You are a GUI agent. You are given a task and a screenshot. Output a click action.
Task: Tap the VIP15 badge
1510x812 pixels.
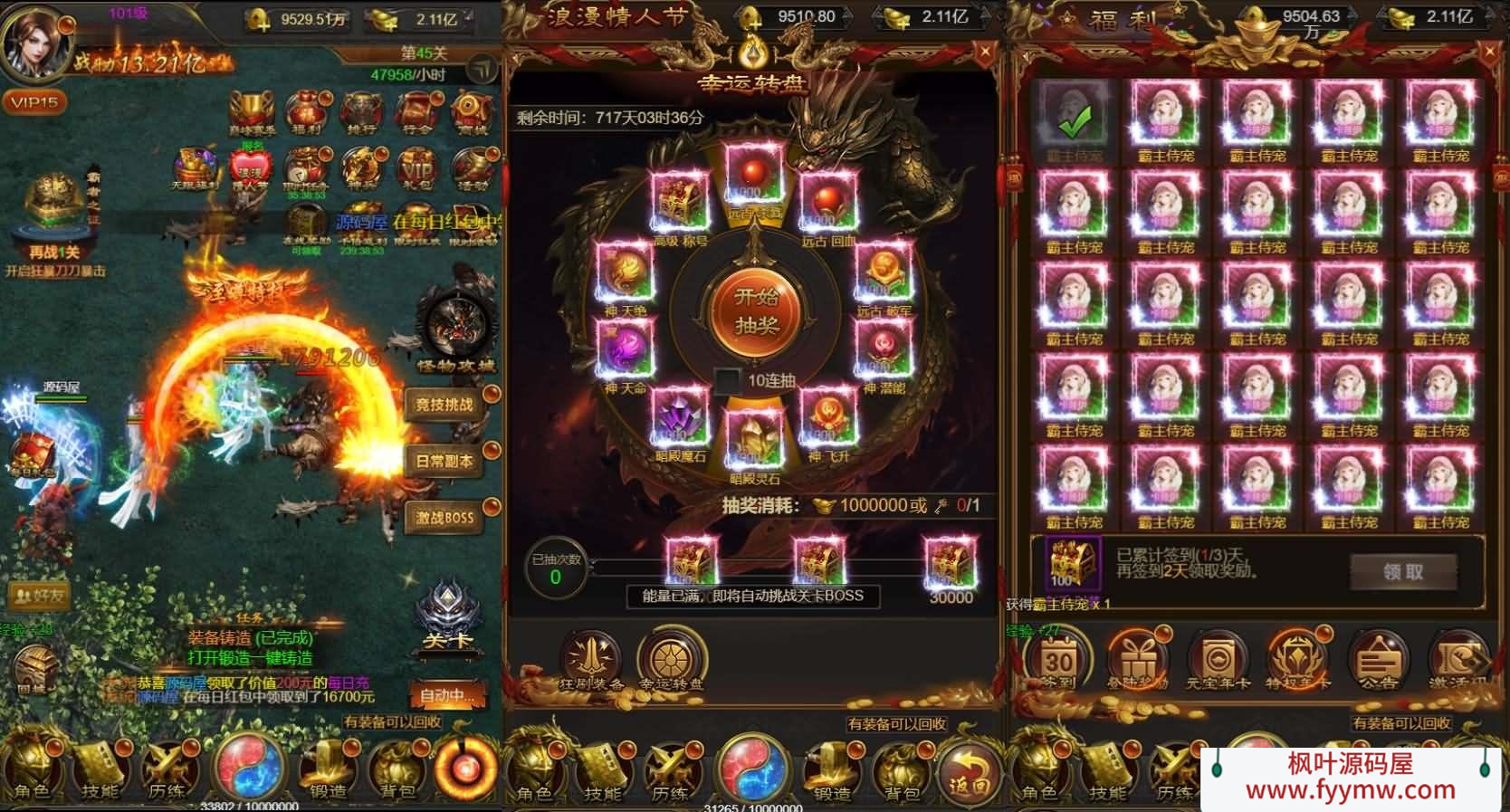coord(34,102)
